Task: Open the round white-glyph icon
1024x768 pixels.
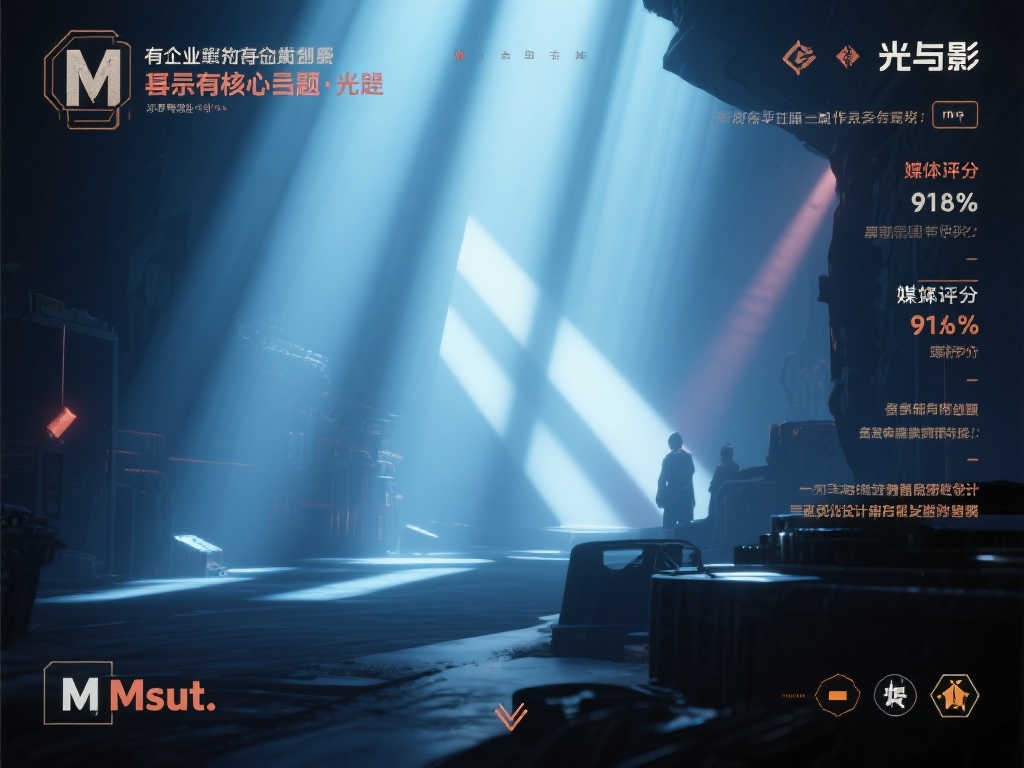Action: [x=895, y=695]
